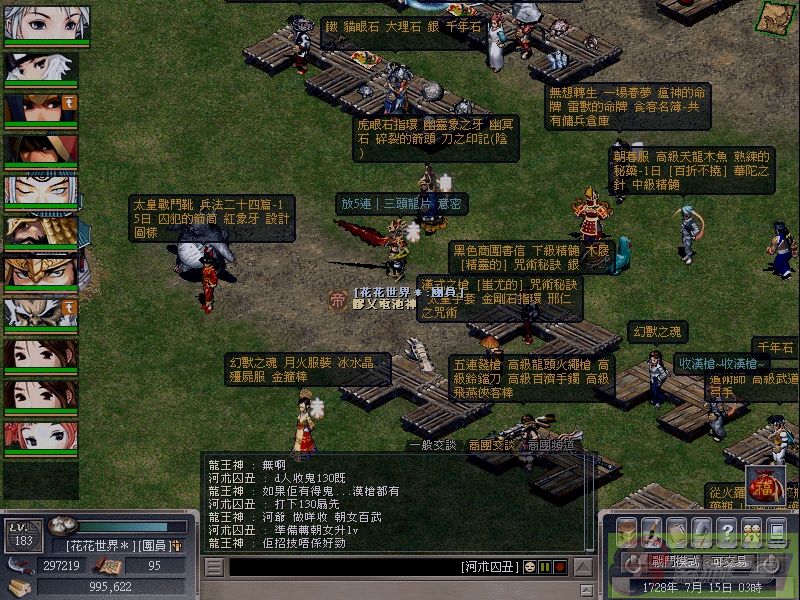Open the question mark help icon
The height and width of the screenshot is (600, 800).
tap(726, 530)
